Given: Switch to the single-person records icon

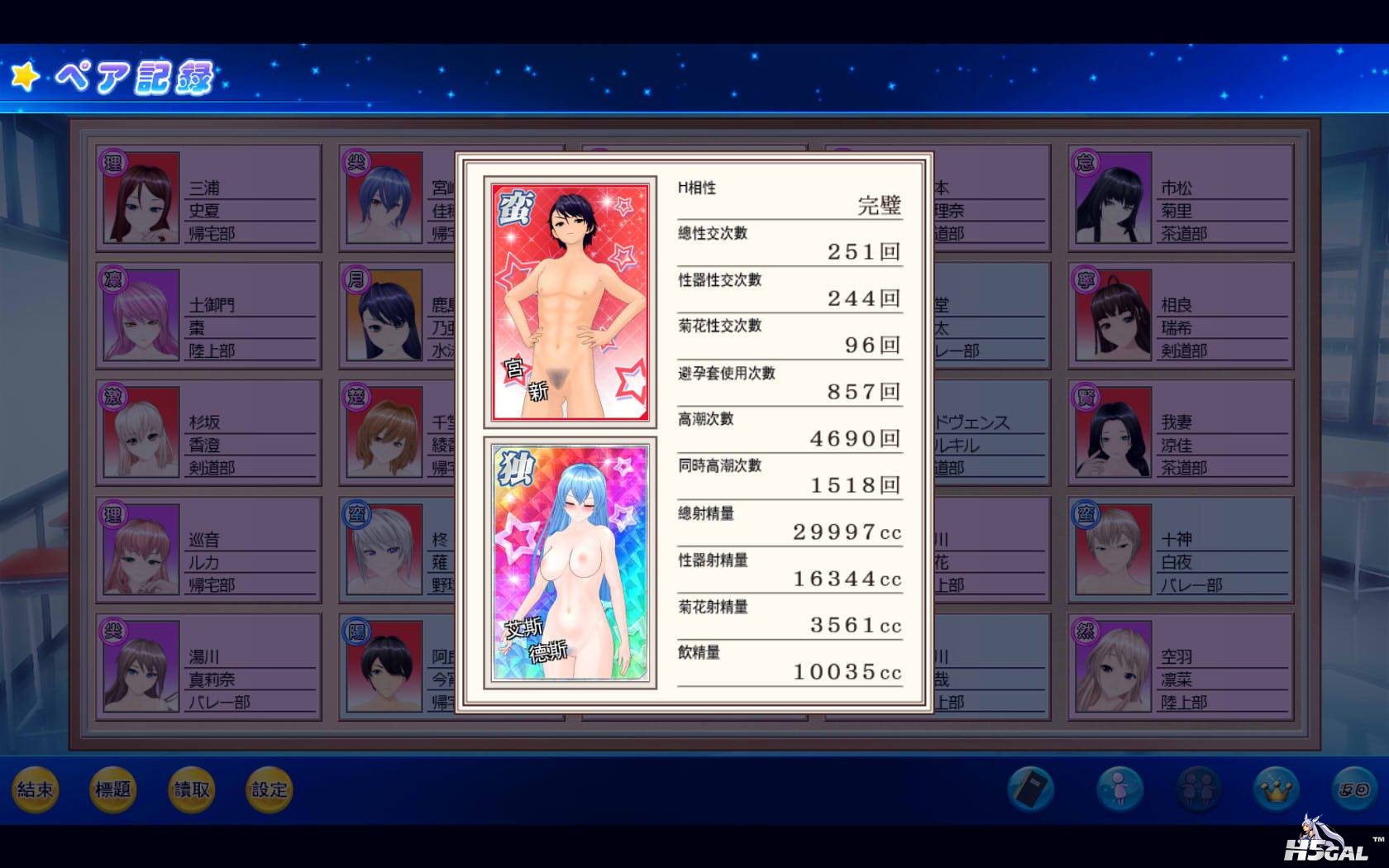Looking at the screenshot, I should 1119,789.
